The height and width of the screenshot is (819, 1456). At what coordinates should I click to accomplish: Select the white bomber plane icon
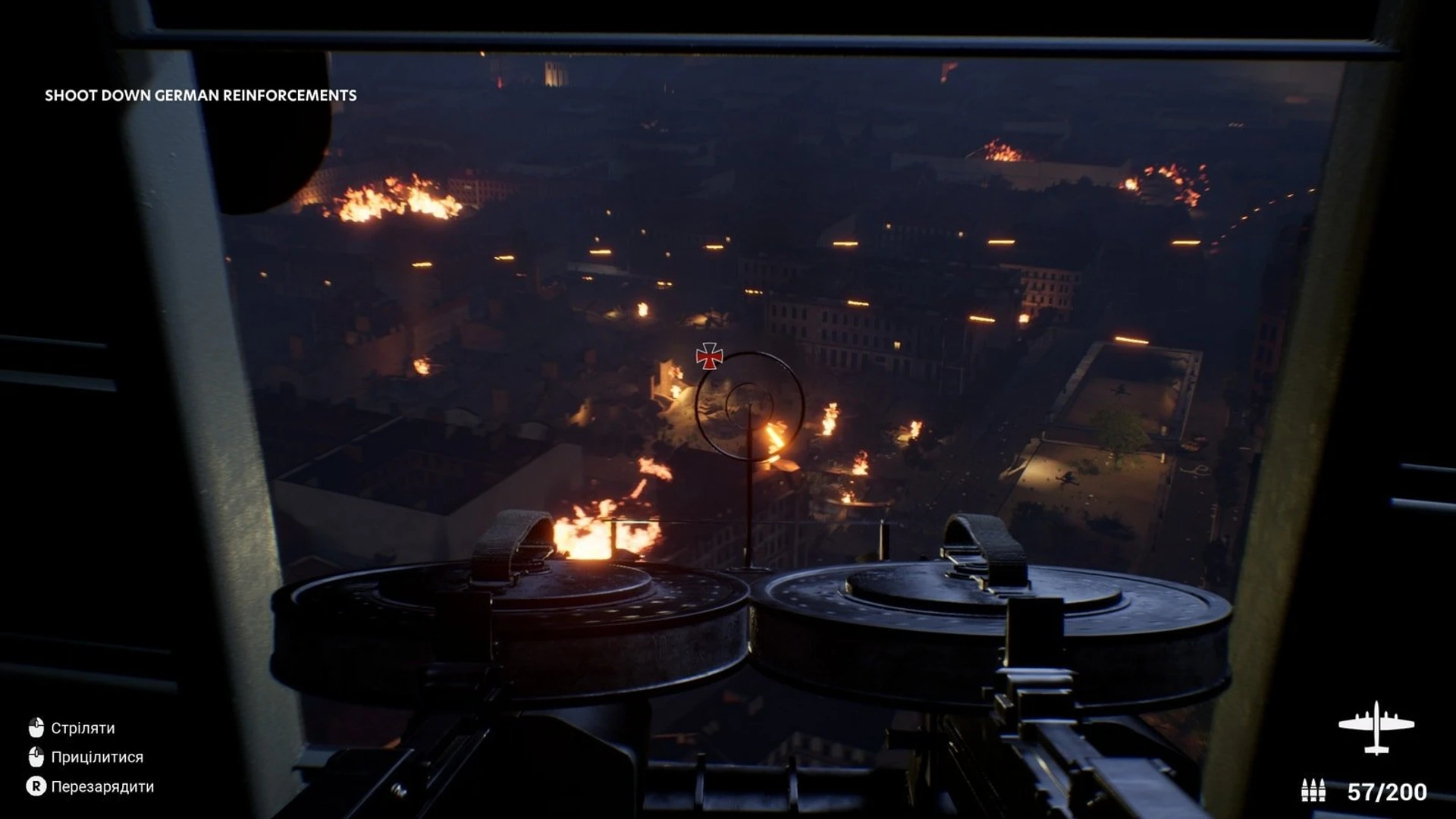pyautogui.click(x=1376, y=728)
